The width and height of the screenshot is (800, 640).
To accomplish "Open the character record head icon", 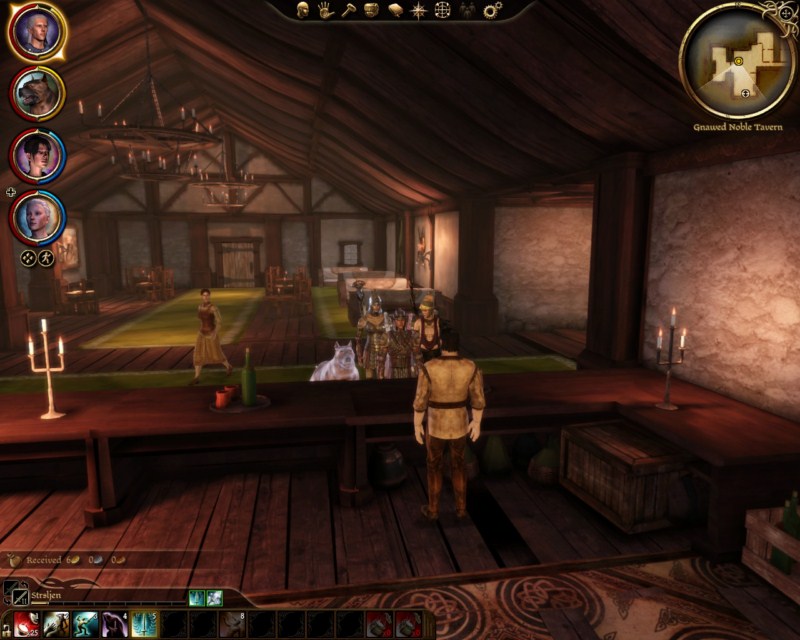I will pyautogui.click(x=303, y=10).
